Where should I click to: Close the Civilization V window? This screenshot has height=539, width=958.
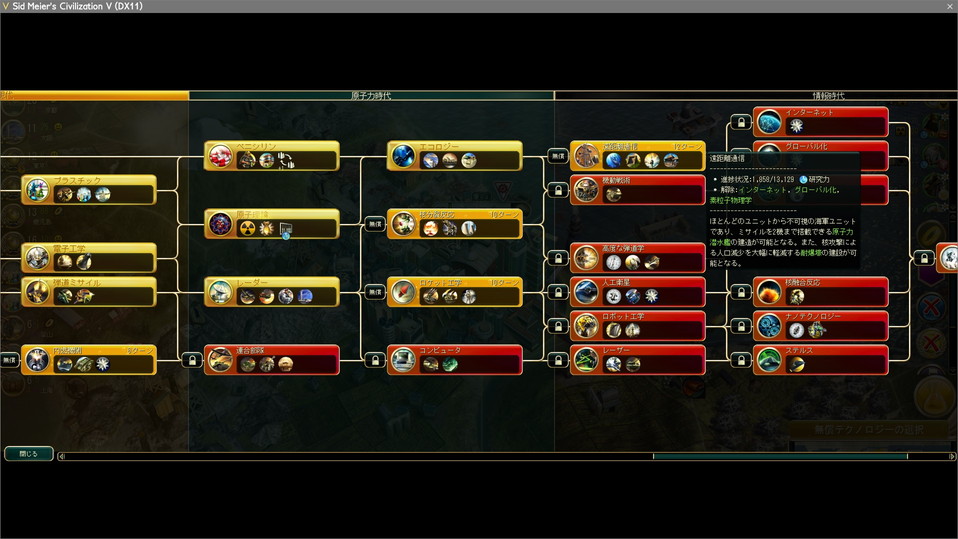pyautogui.click(x=949, y=6)
